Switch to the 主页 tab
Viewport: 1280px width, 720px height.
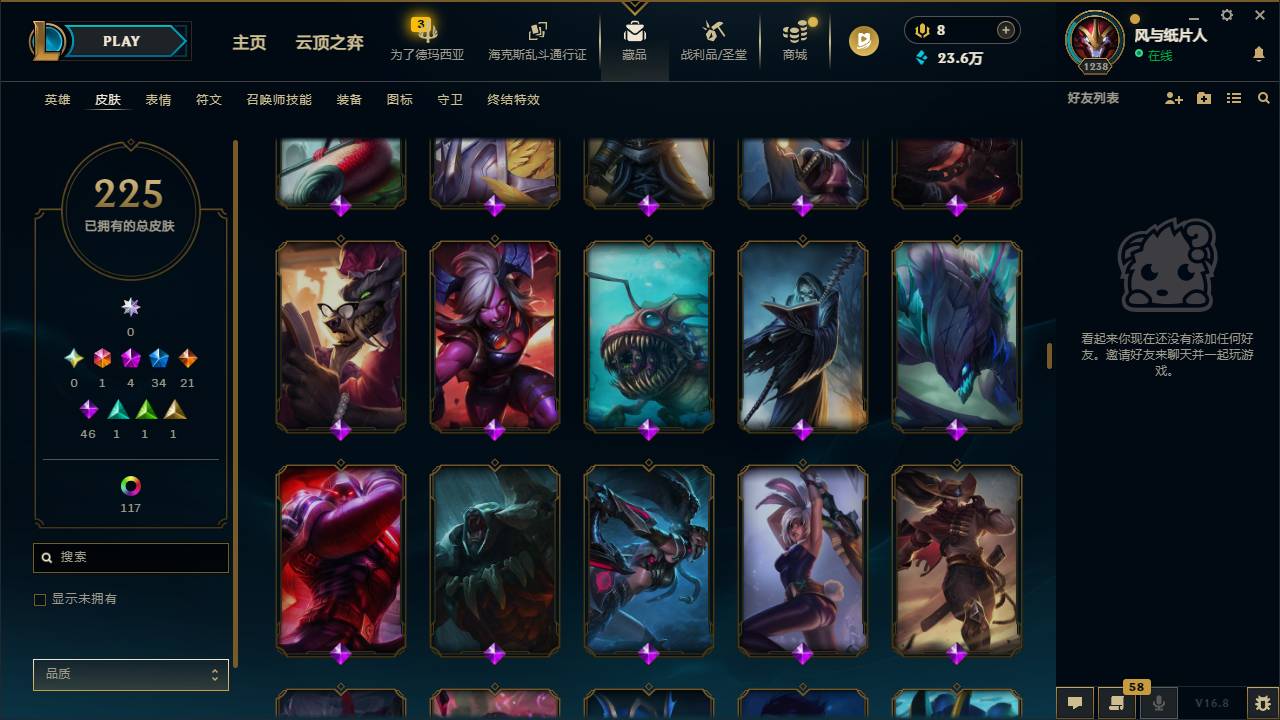[x=248, y=44]
